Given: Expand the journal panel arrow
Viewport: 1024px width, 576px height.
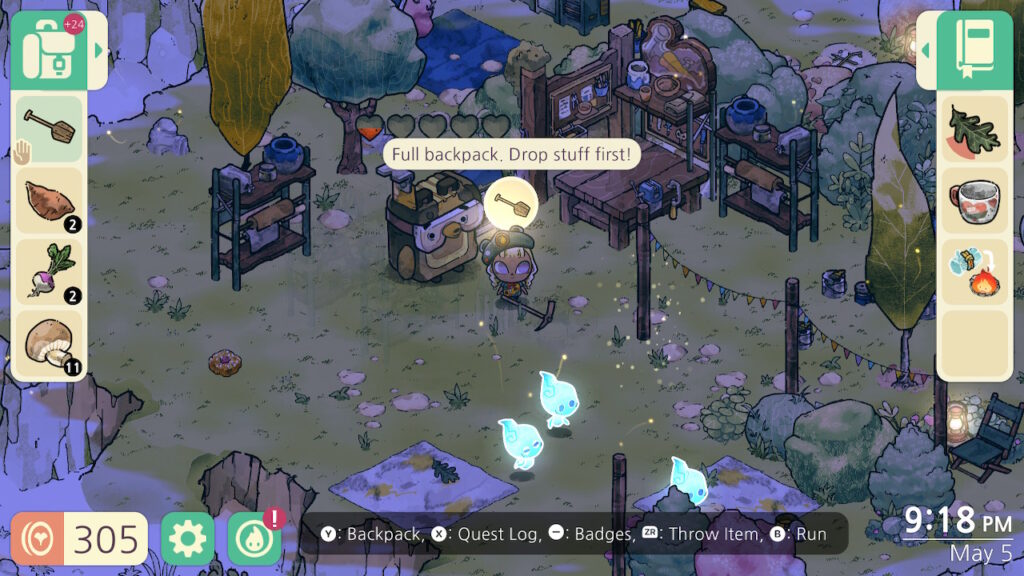Looking at the screenshot, I should point(925,49).
